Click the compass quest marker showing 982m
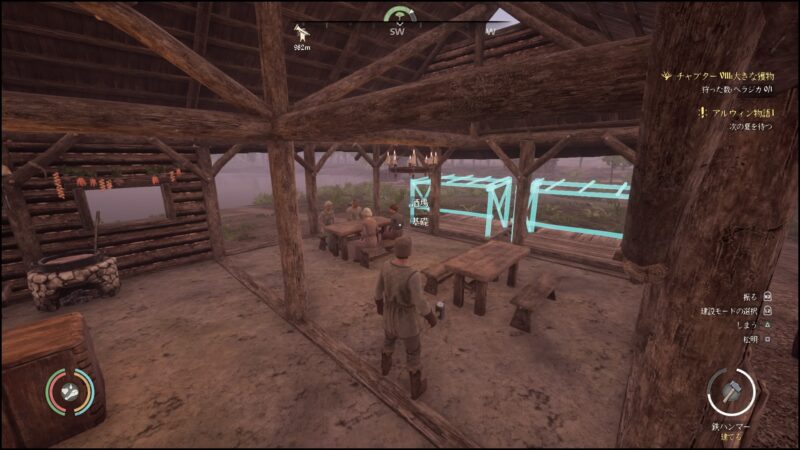Viewport: 800px width, 450px height. tap(301, 32)
